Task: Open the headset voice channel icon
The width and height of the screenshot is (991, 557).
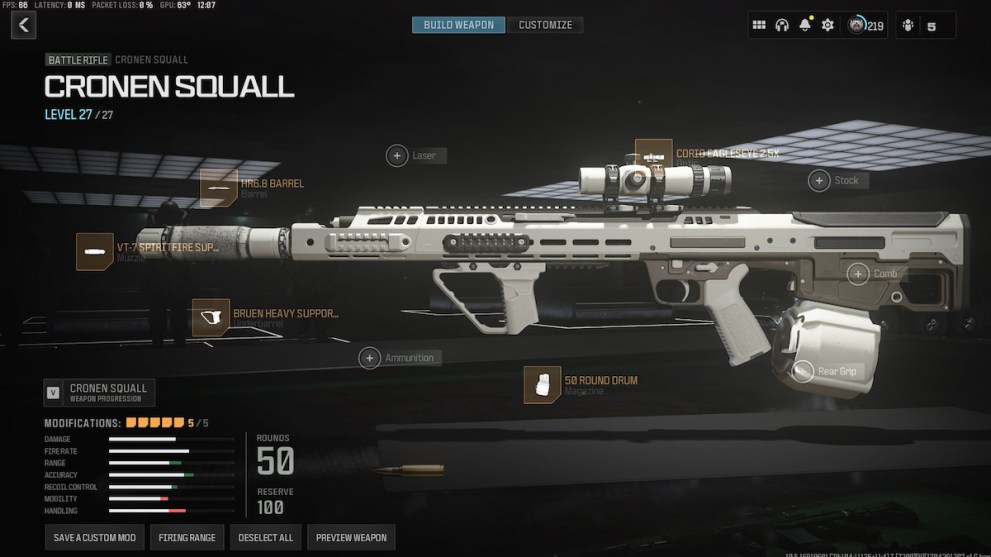Action: [782, 25]
